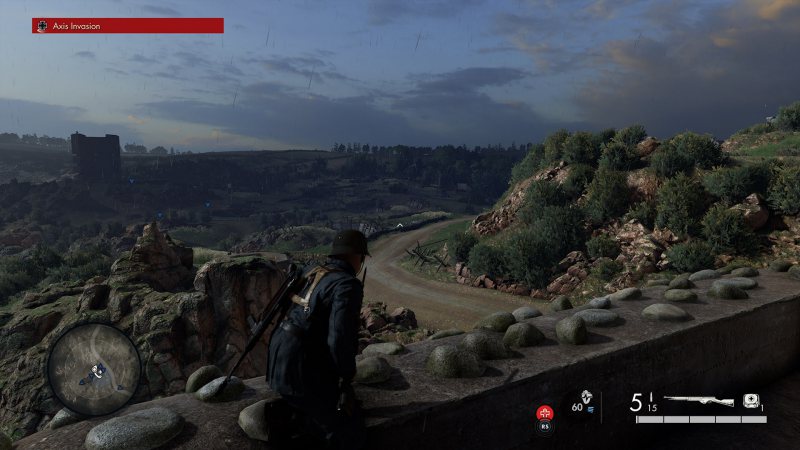Screen dimensions: 800x450
Task: Click the Axis Invasion notification banner
Action: (127, 26)
